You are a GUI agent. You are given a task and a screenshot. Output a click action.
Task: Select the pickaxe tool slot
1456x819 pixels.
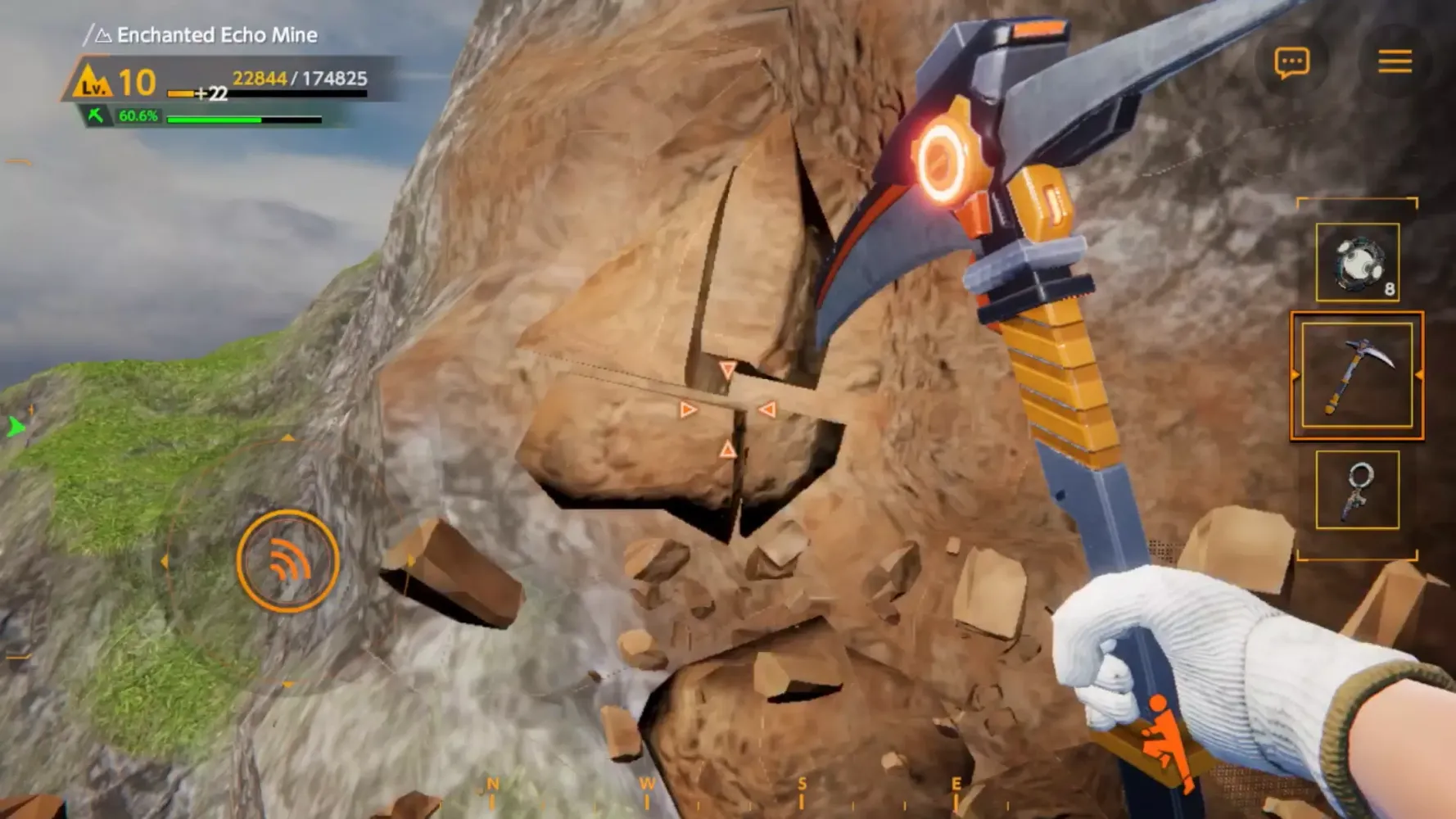click(x=1357, y=375)
